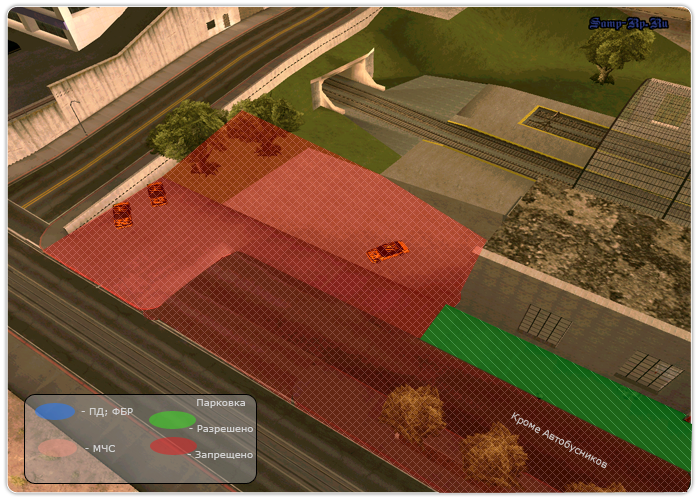Click the Samp-Rp-Ru watermark logo
This screenshot has width=700, height=500.
tap(629, 23)
